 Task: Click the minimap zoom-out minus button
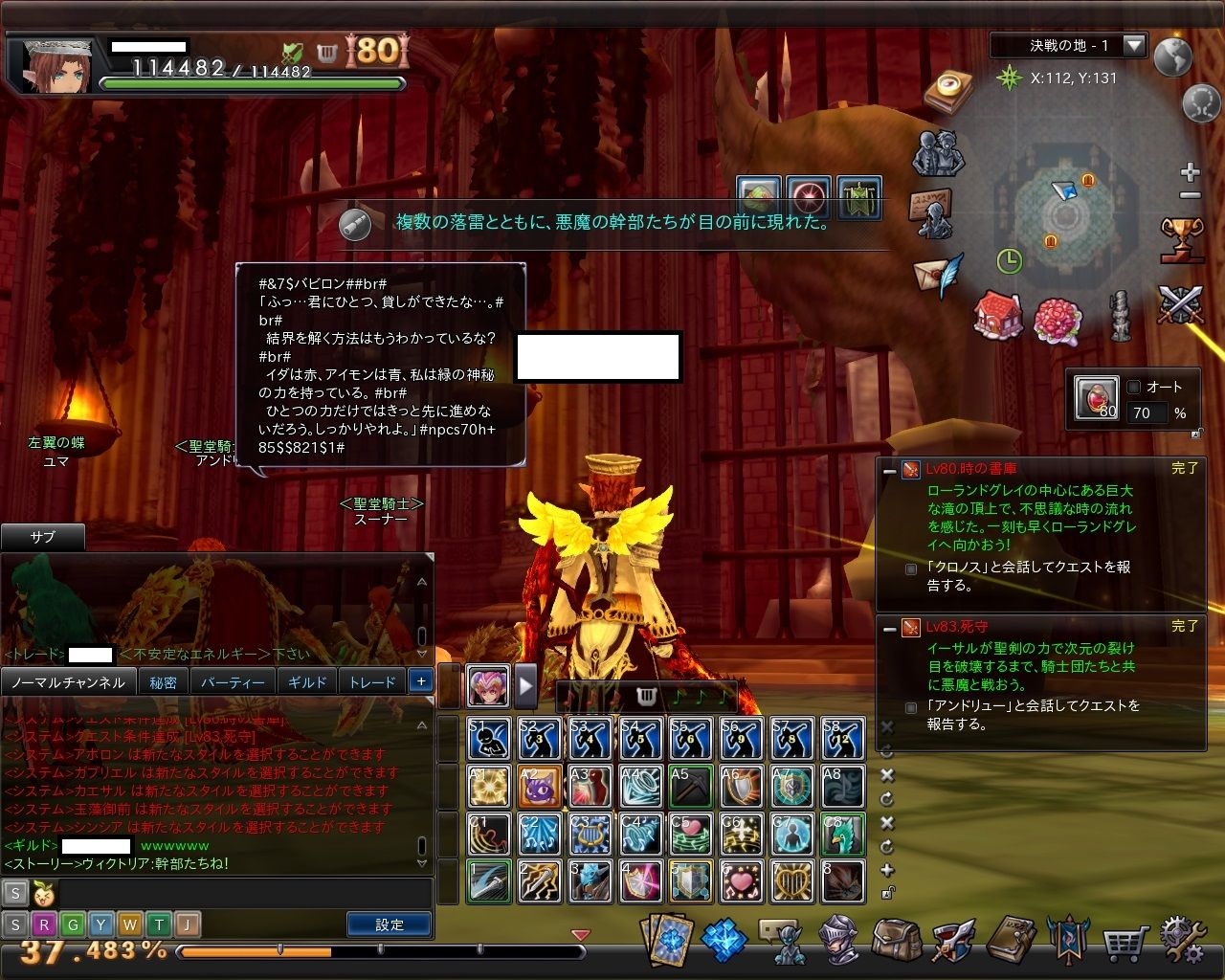[x=1190, y=195]
